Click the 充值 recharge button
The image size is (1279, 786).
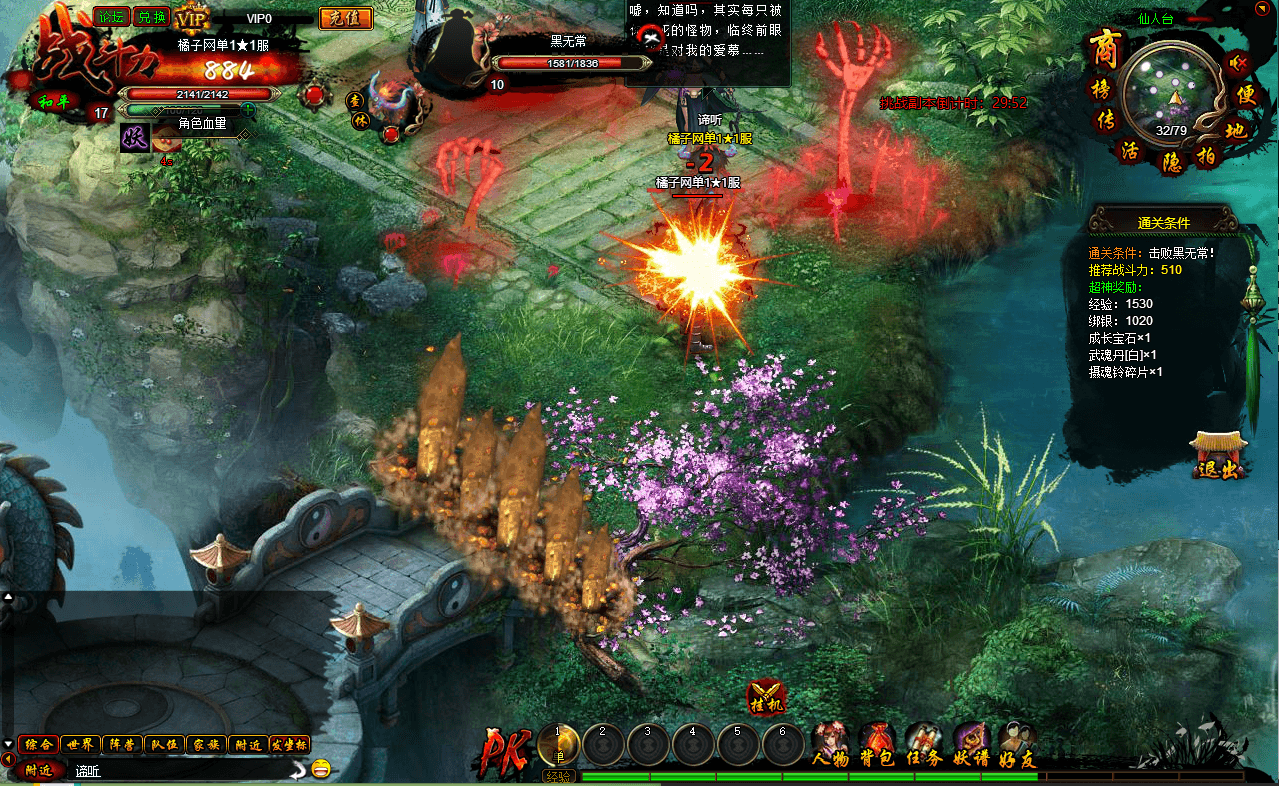coord(345,18)
